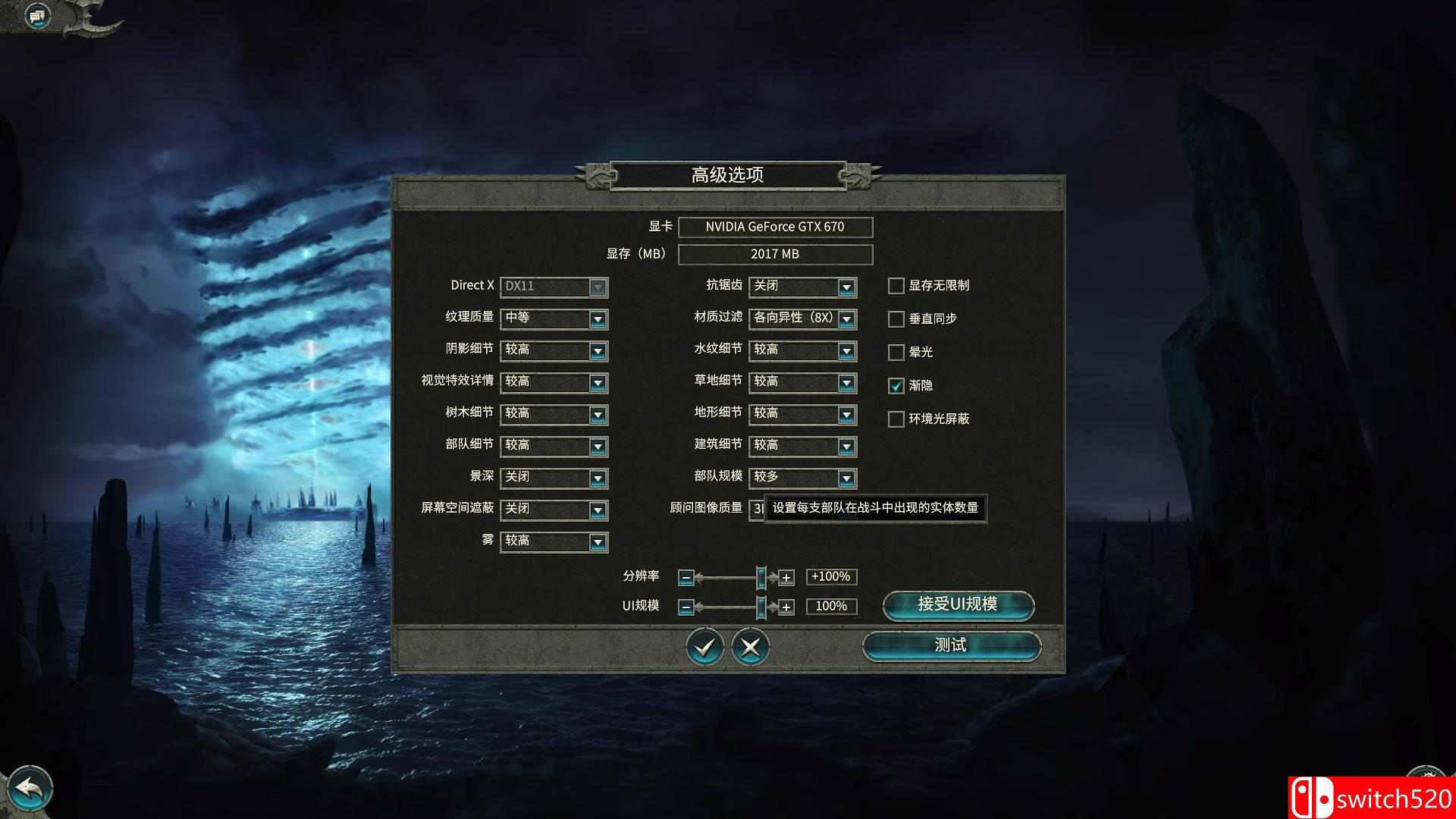The height and width of the screenshot is (819, 1456).
Task: Click the 分辨率 slider handle
Action: pos(761,577)
